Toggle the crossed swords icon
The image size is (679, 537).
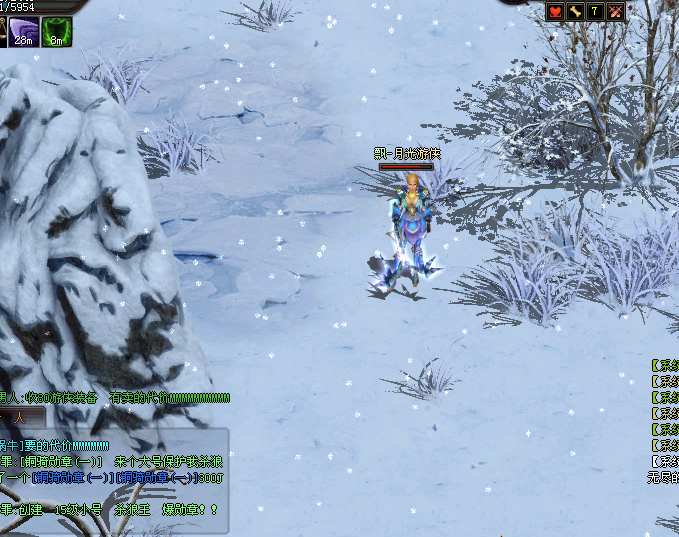tap(616, 11)
